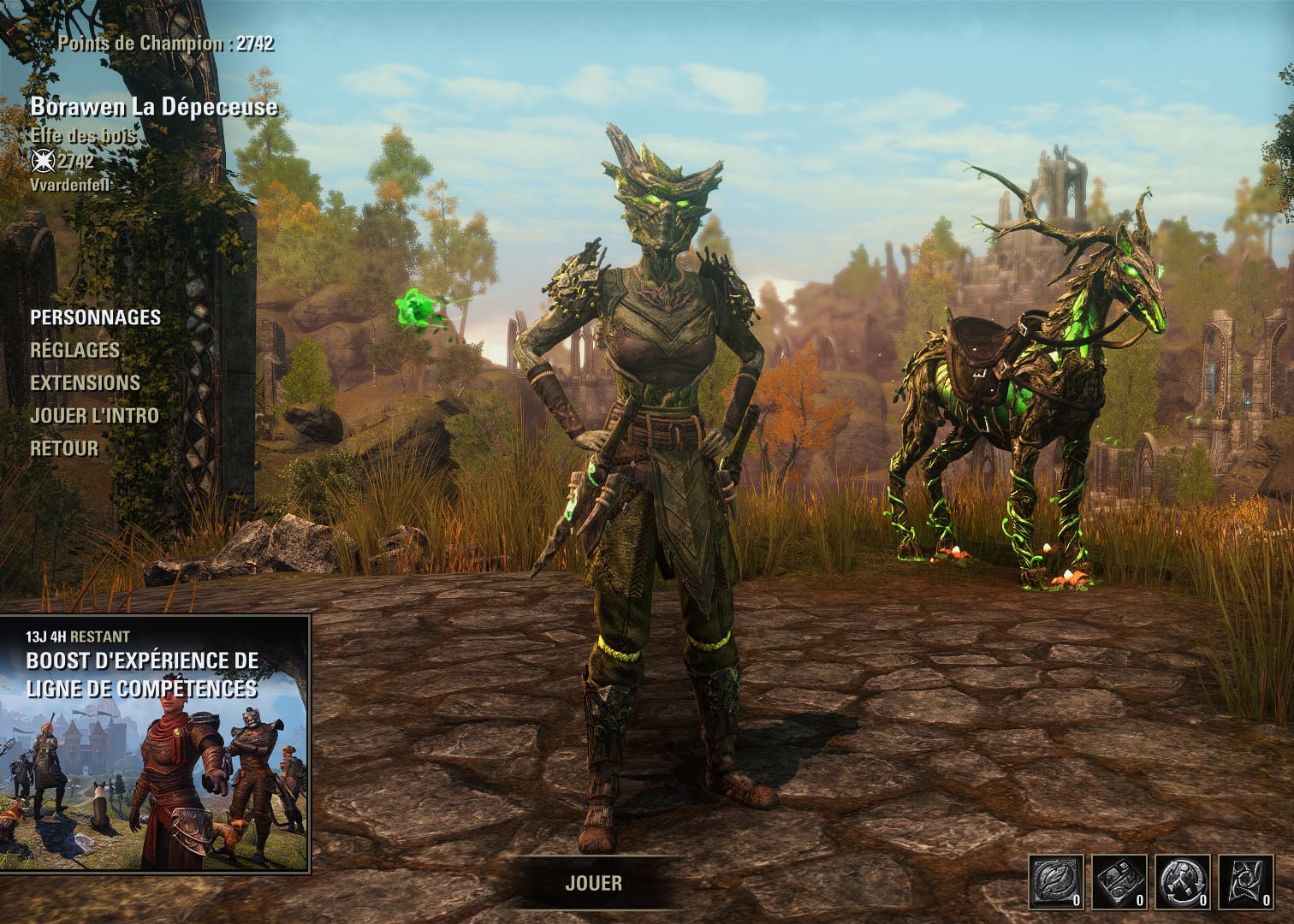This screenshot has height=924, width=1294.
Task: Choose Jouer l'intro from the menu
Action: pyautogui.click(x=94, y=415)
